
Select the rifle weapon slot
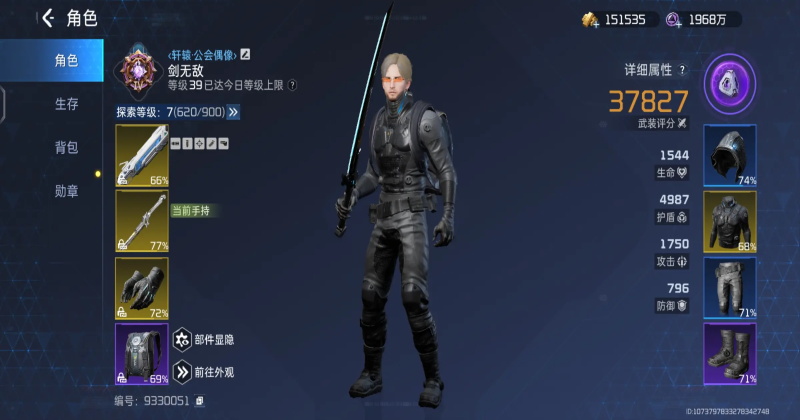(x=142, y=155)
